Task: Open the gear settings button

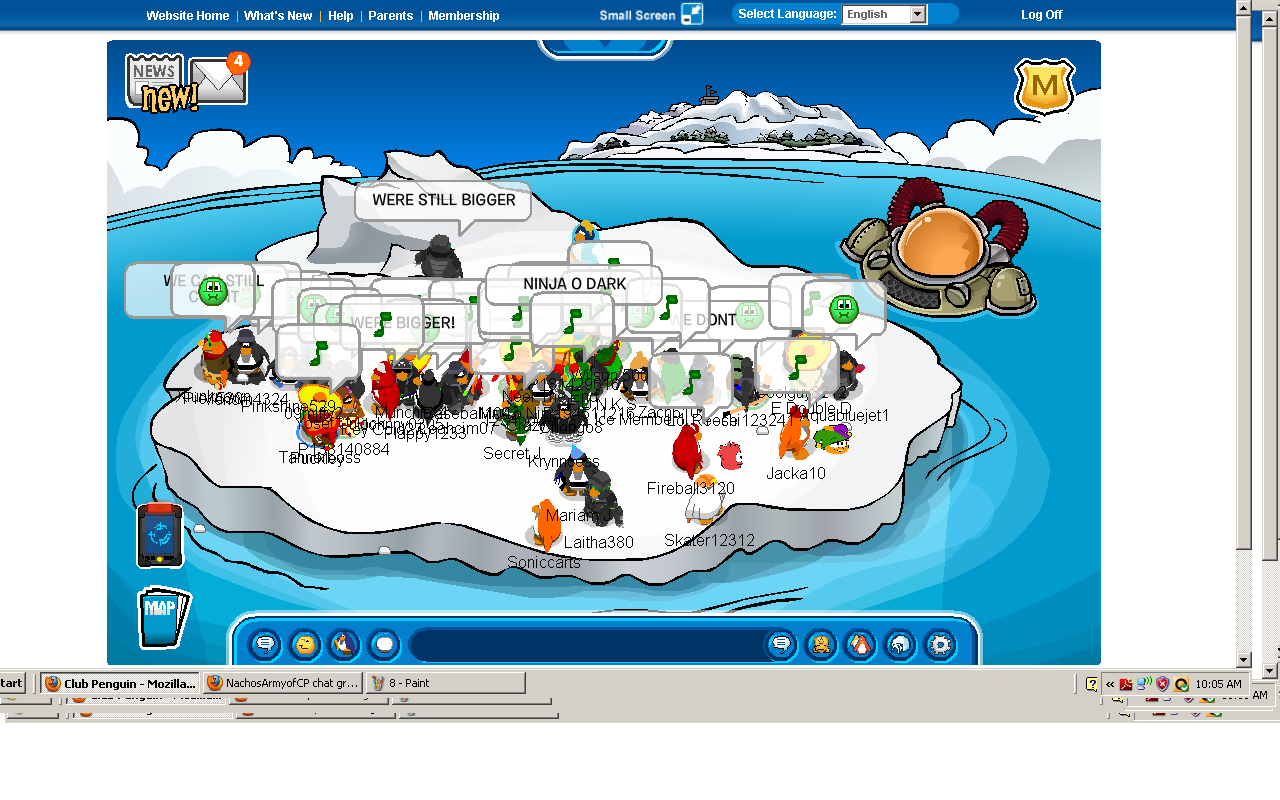Action: (x=940, y=645)
